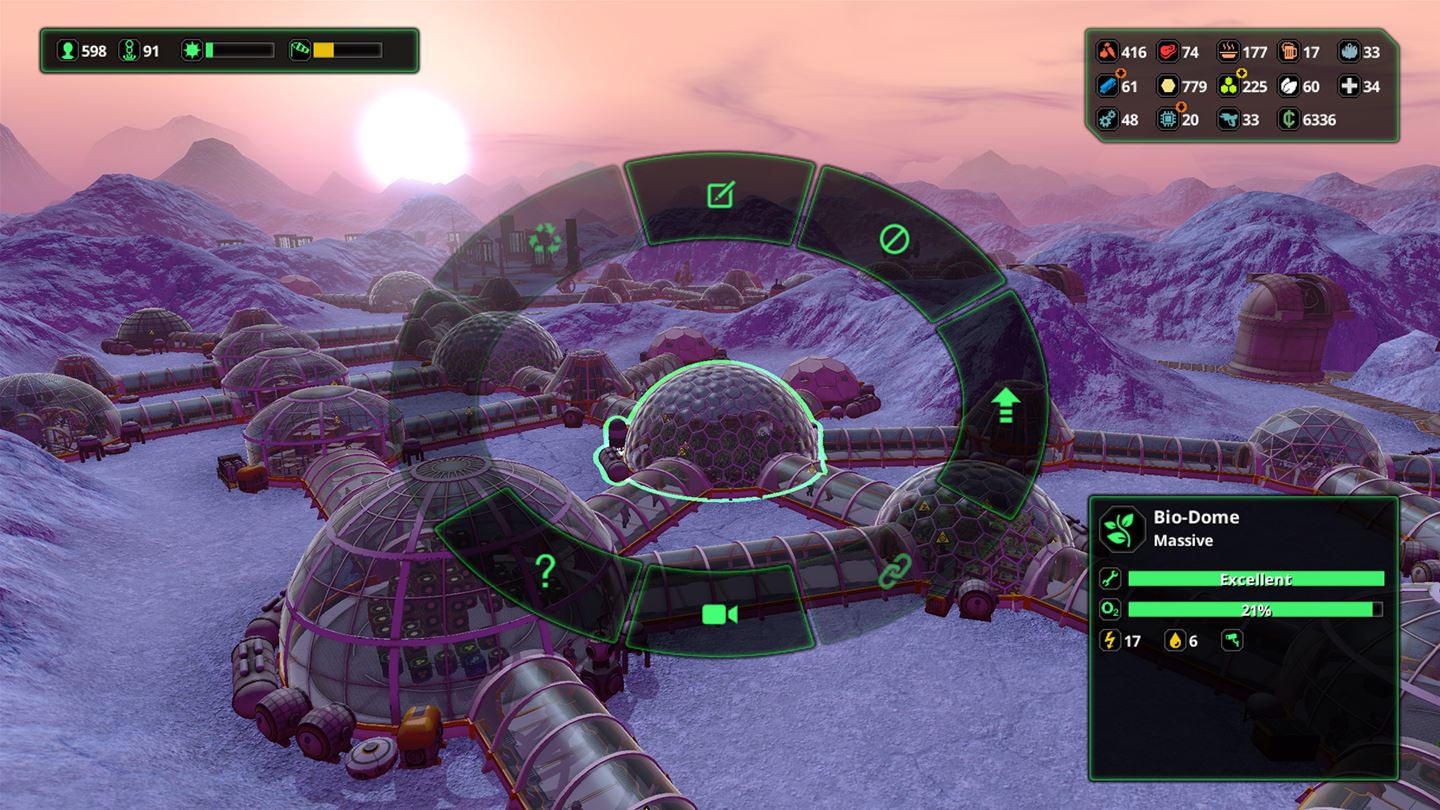Toggle the disable option in the radial menu
The width and height of the screenshot is (1440, 810).
click(893, 238)
